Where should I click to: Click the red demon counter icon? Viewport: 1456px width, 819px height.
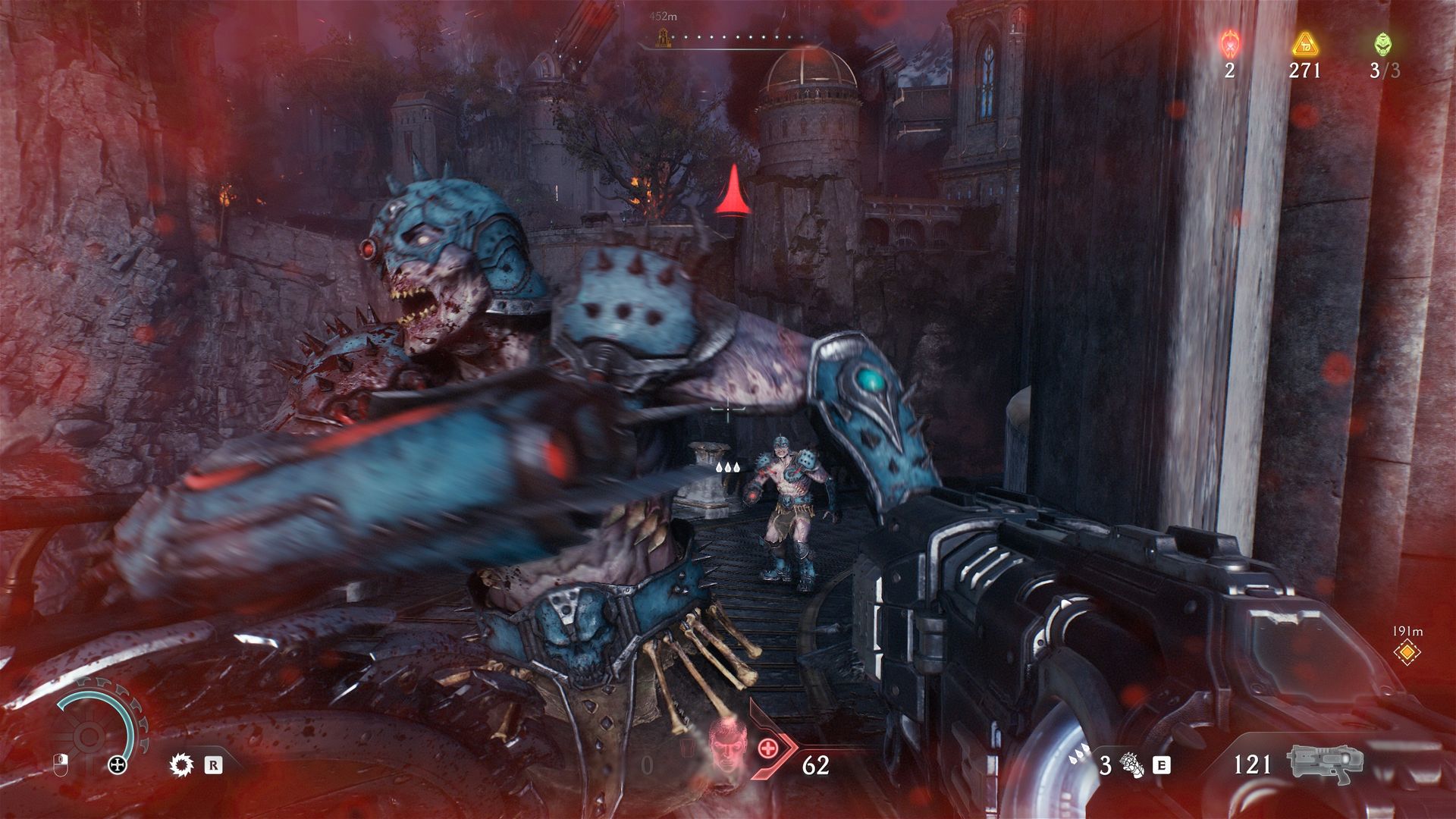tap(1229, 44)
